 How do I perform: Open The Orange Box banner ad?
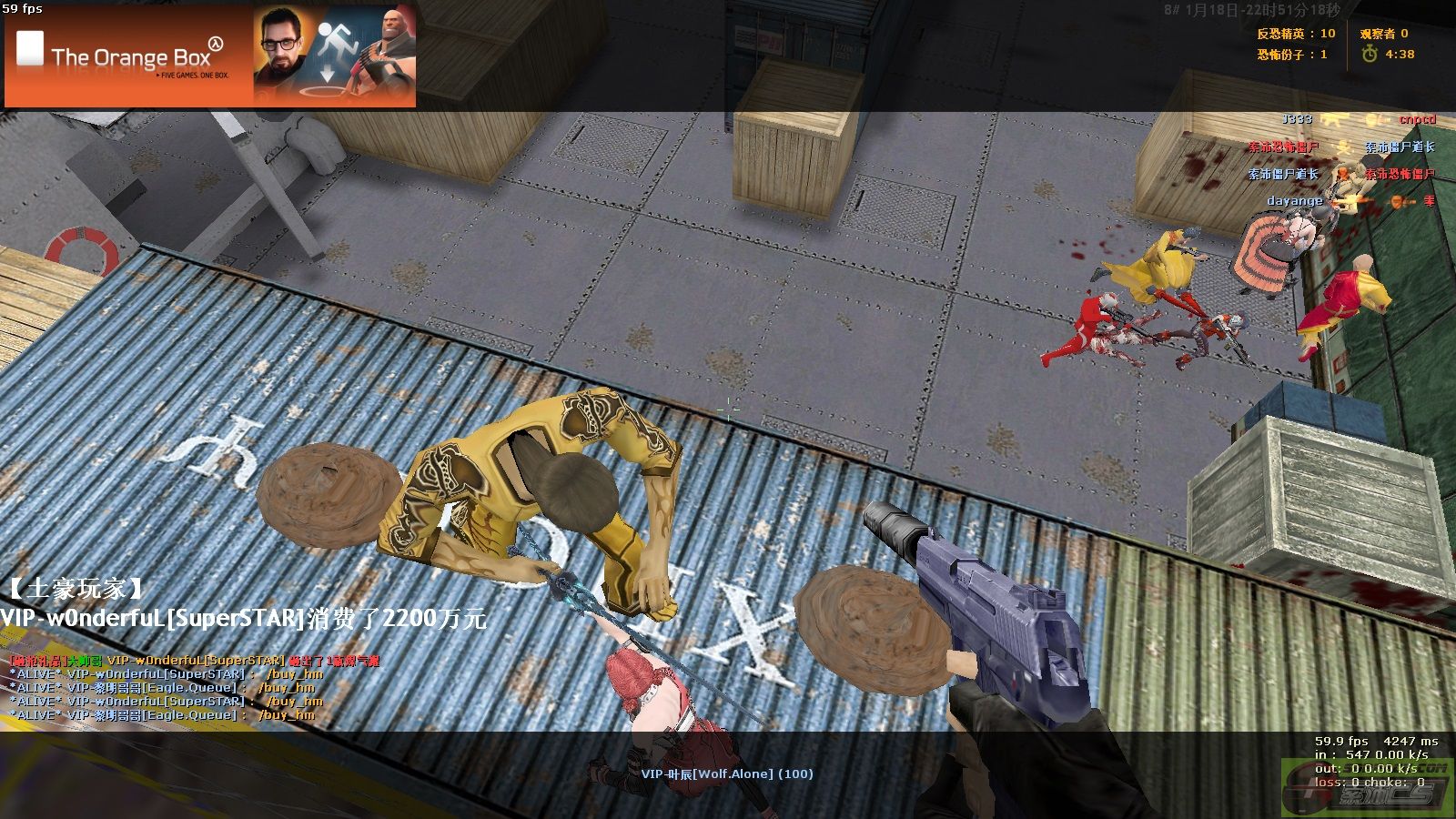click(x=210, y=56)
